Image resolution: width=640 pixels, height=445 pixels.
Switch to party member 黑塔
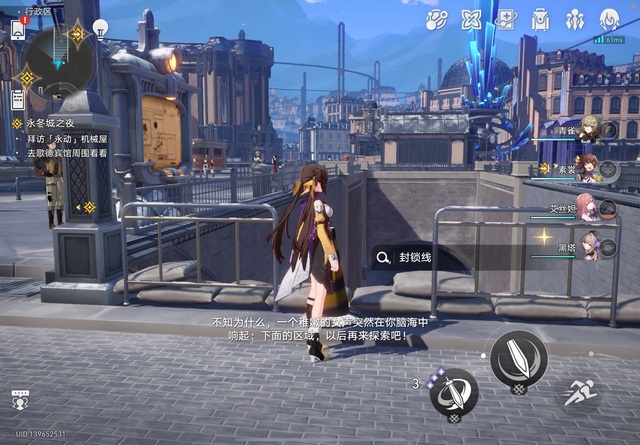590,244
